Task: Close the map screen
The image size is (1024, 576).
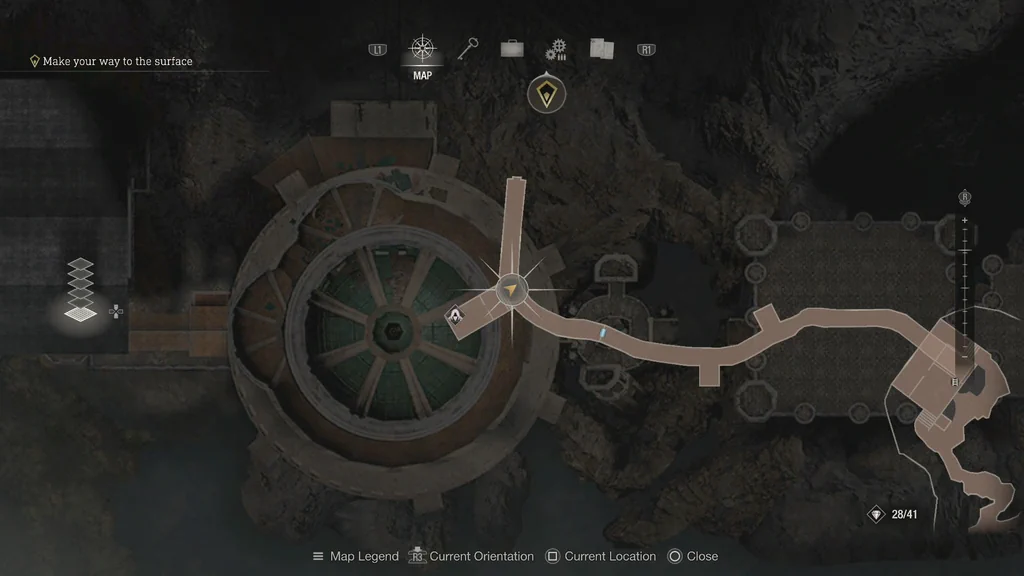Action: pyautogui.click(x=692, y=556)
